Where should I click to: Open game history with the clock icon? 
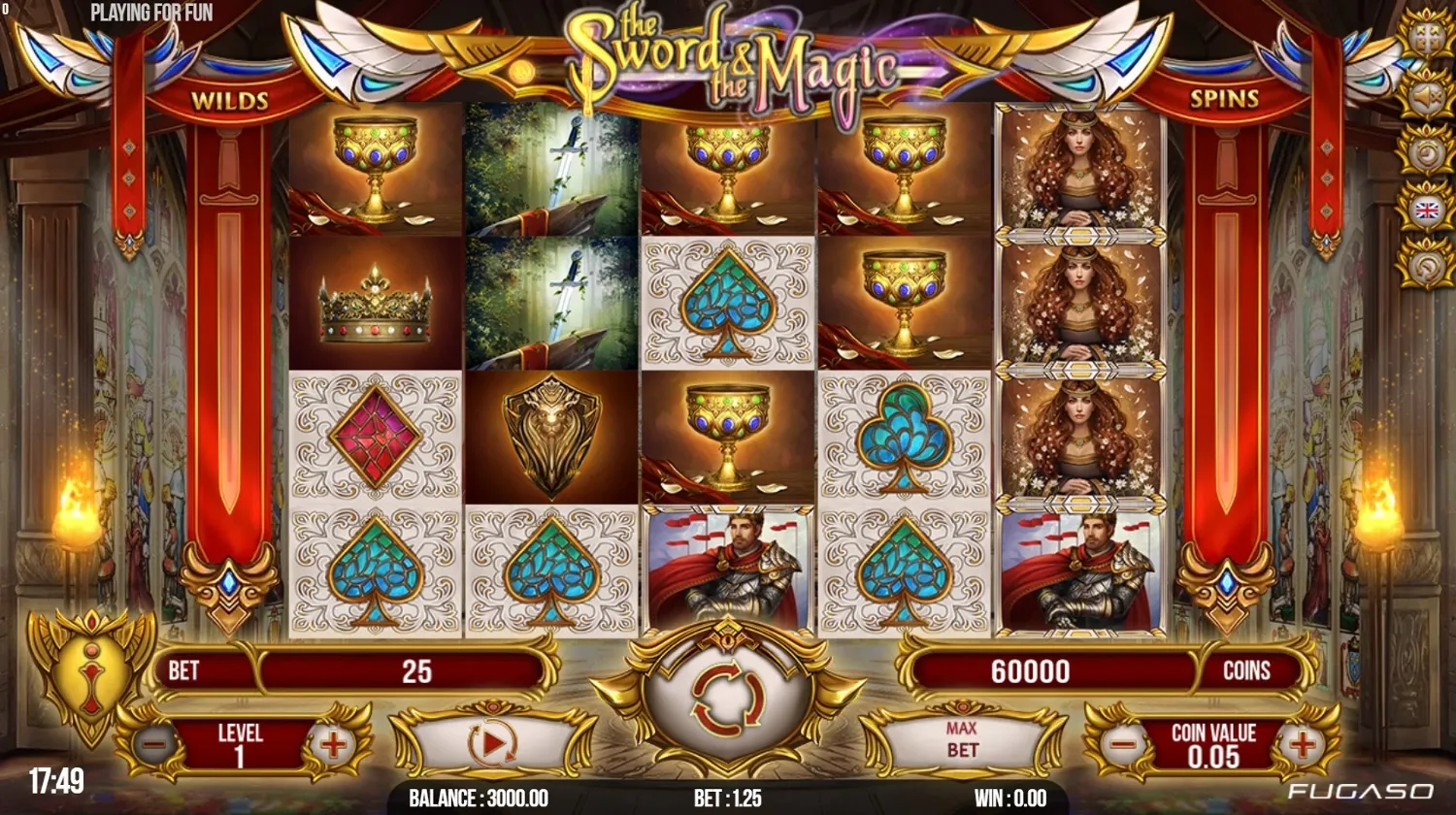1426,153
